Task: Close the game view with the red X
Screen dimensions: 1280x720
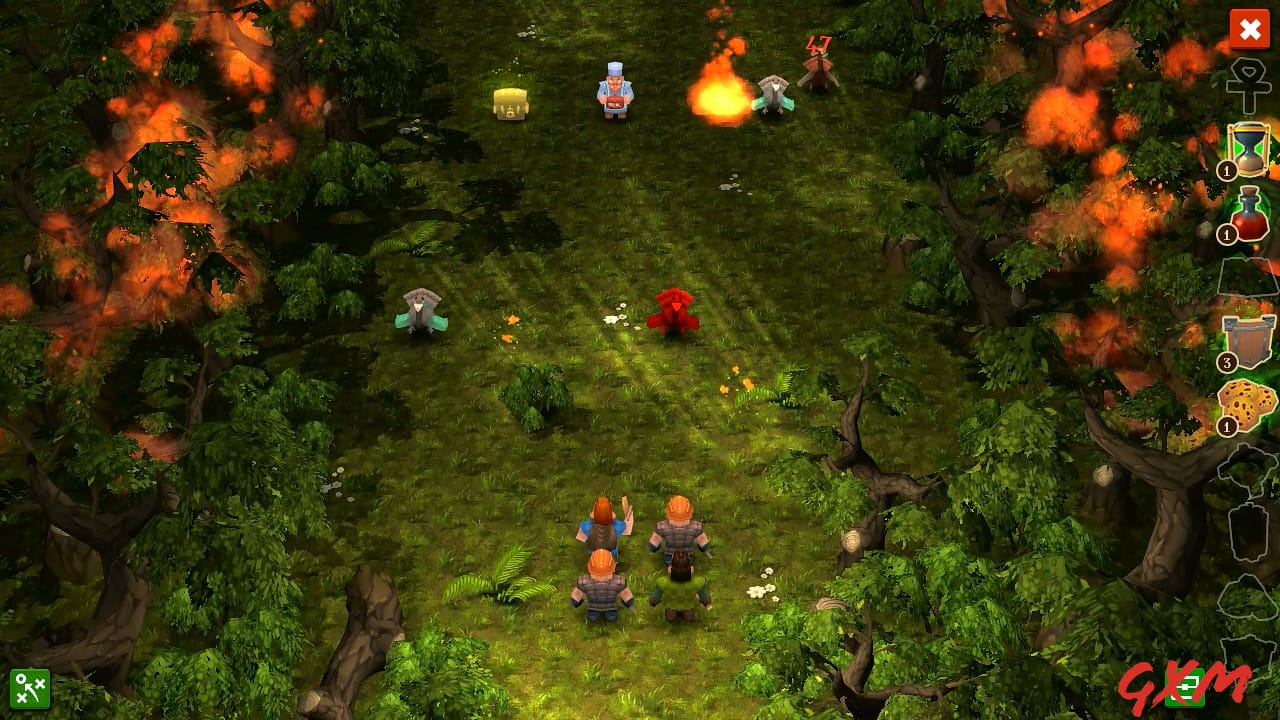Action: [1250, 30]
